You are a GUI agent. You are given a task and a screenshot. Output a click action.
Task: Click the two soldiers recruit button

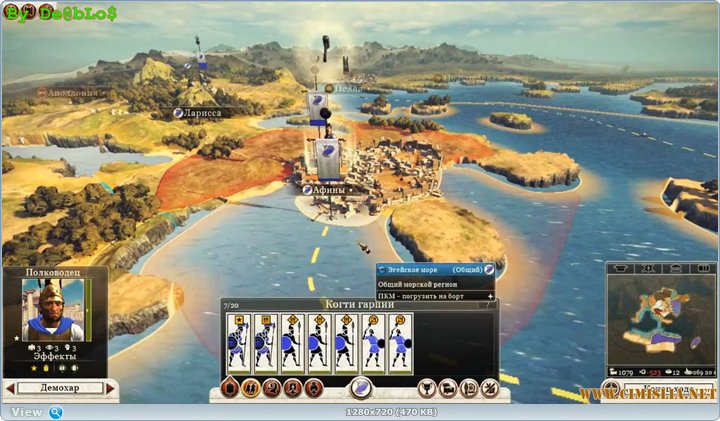[250, 388]
